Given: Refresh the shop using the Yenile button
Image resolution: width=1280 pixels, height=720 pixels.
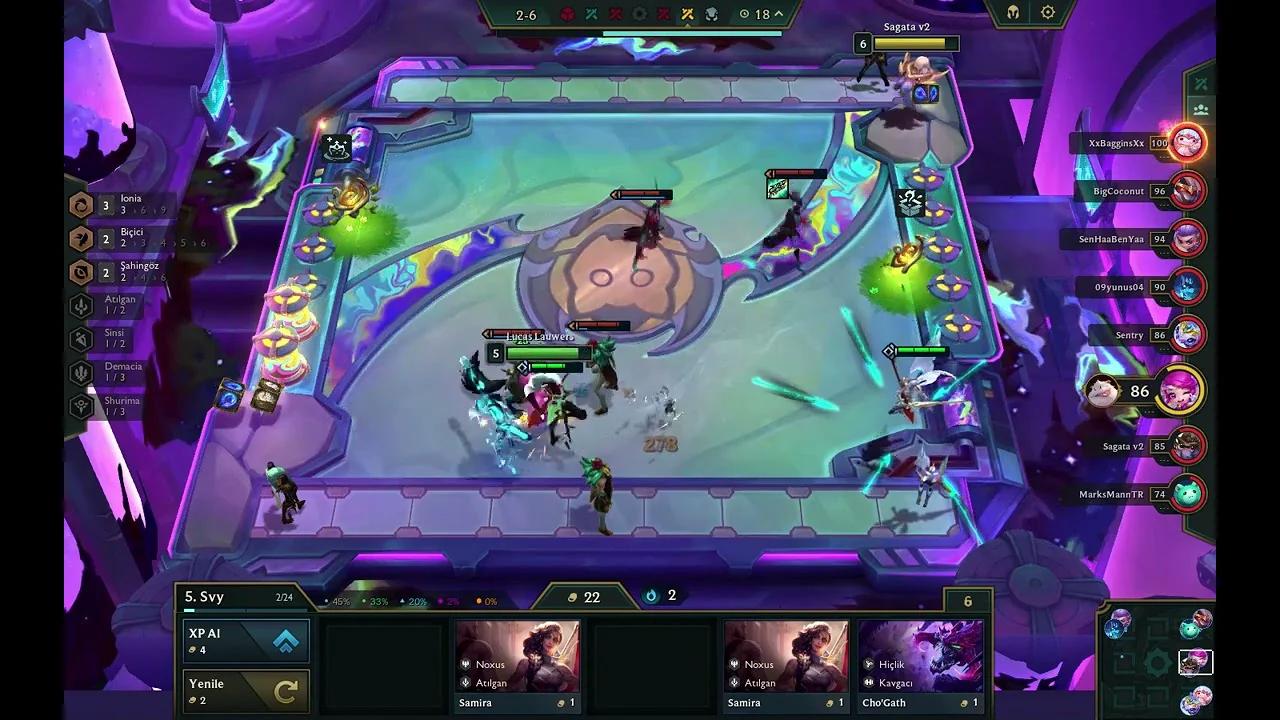Looking at the screenshot, I should pyautogui.click(x=245, y=690).
